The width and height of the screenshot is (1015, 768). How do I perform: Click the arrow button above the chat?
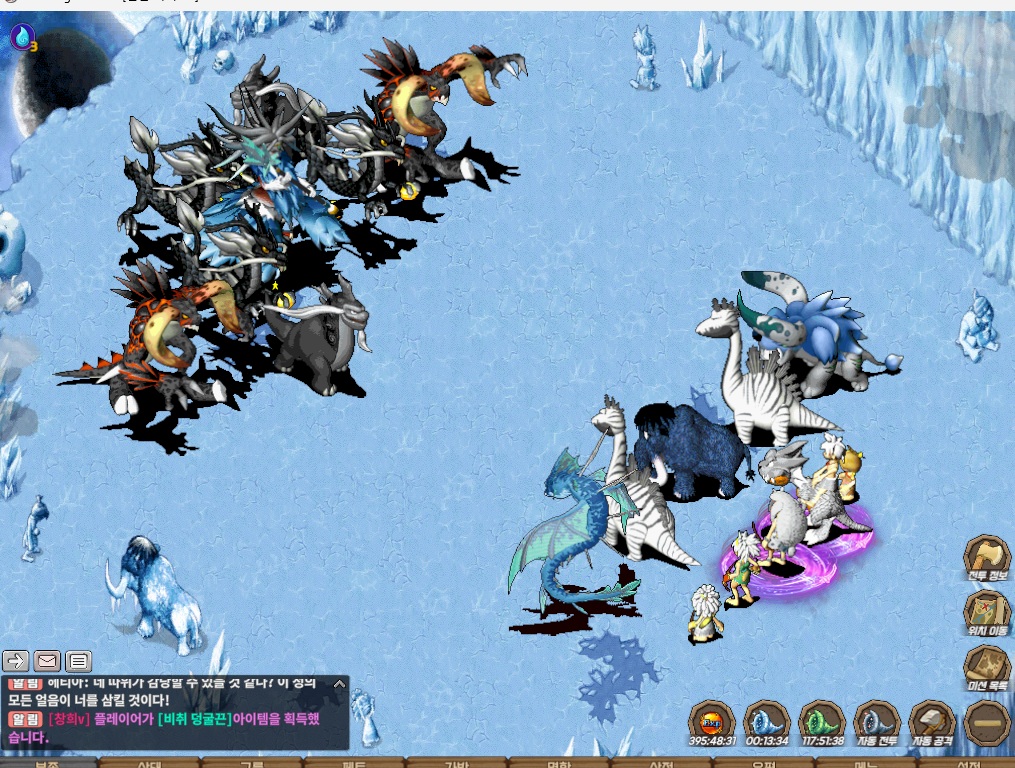pos(16,660)
